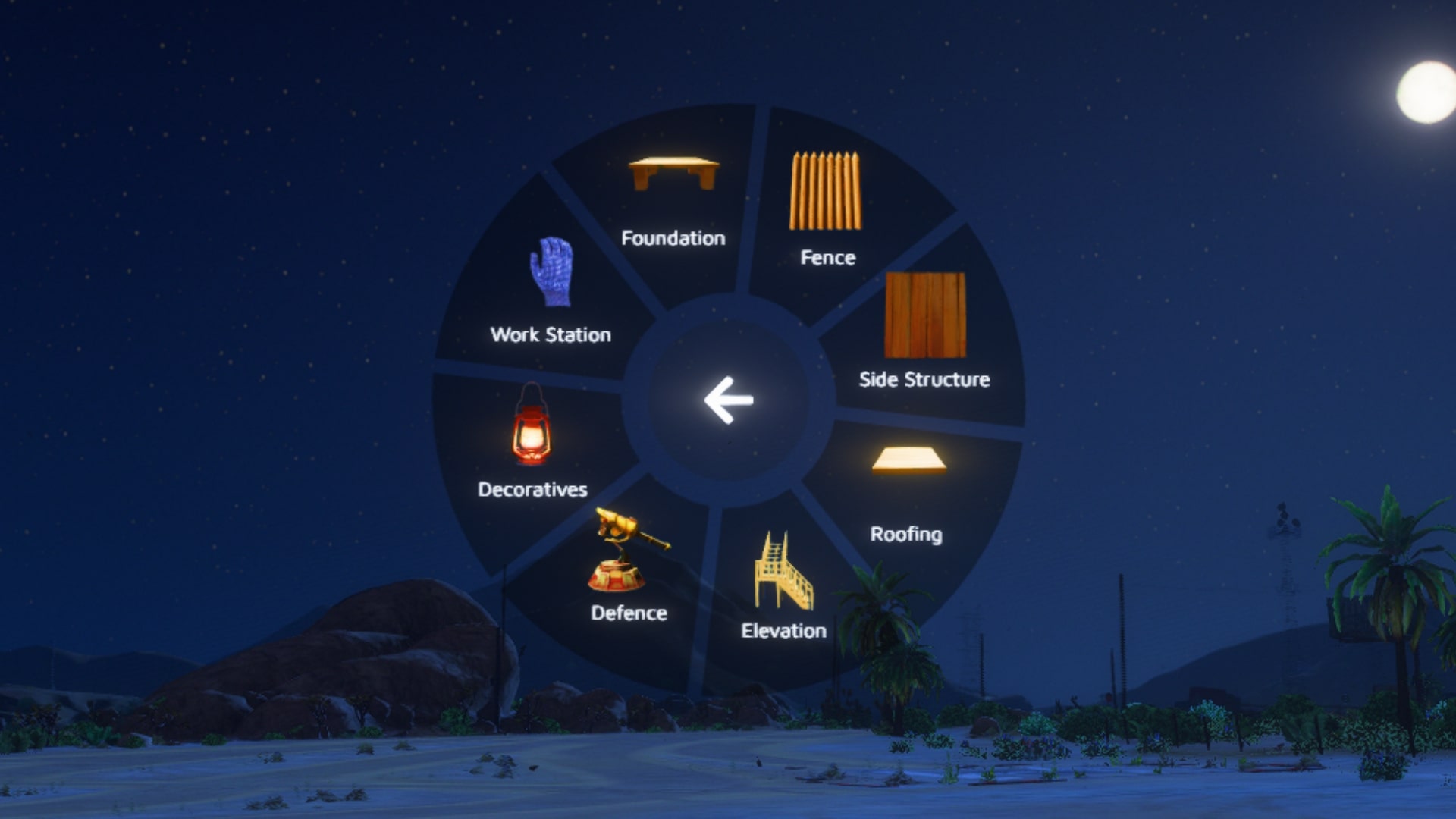Click the back arrow in wheel center

728,400
